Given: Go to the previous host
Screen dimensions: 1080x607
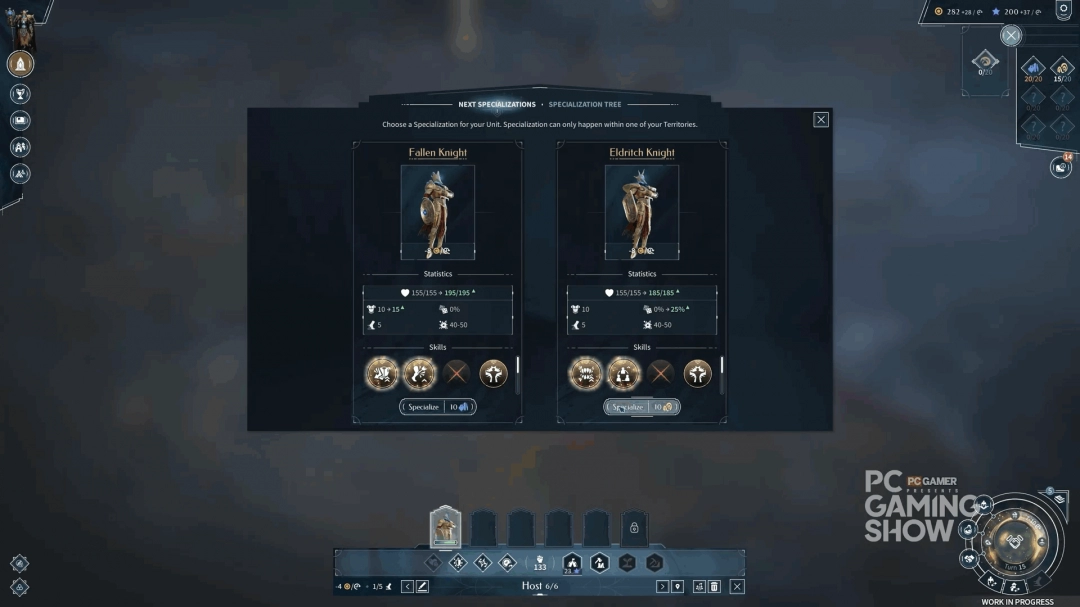Looking at the screenshot, I should tap(407, 586).
